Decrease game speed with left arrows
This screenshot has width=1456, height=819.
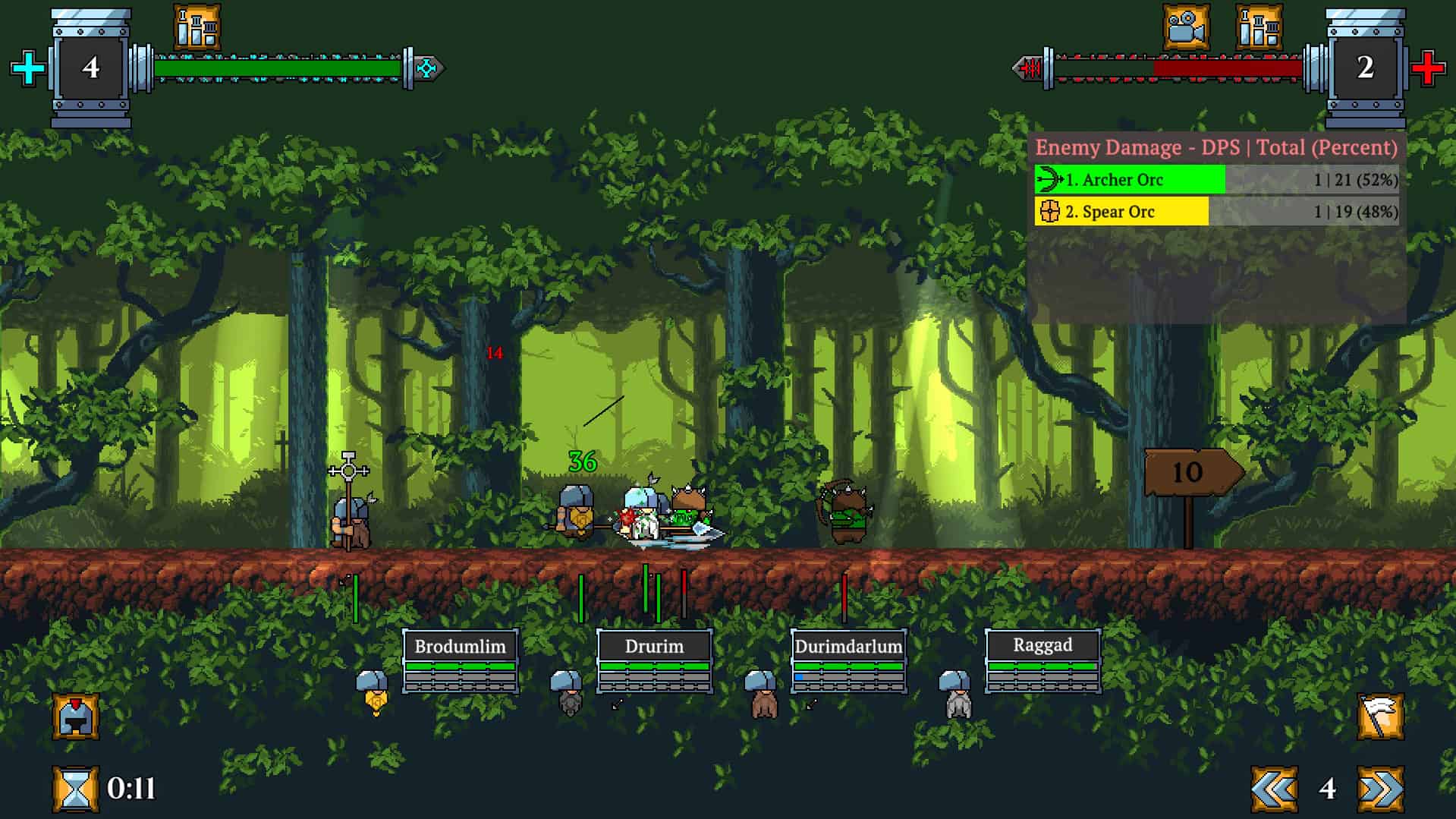pyautogui.click(x=1274, y=789)
